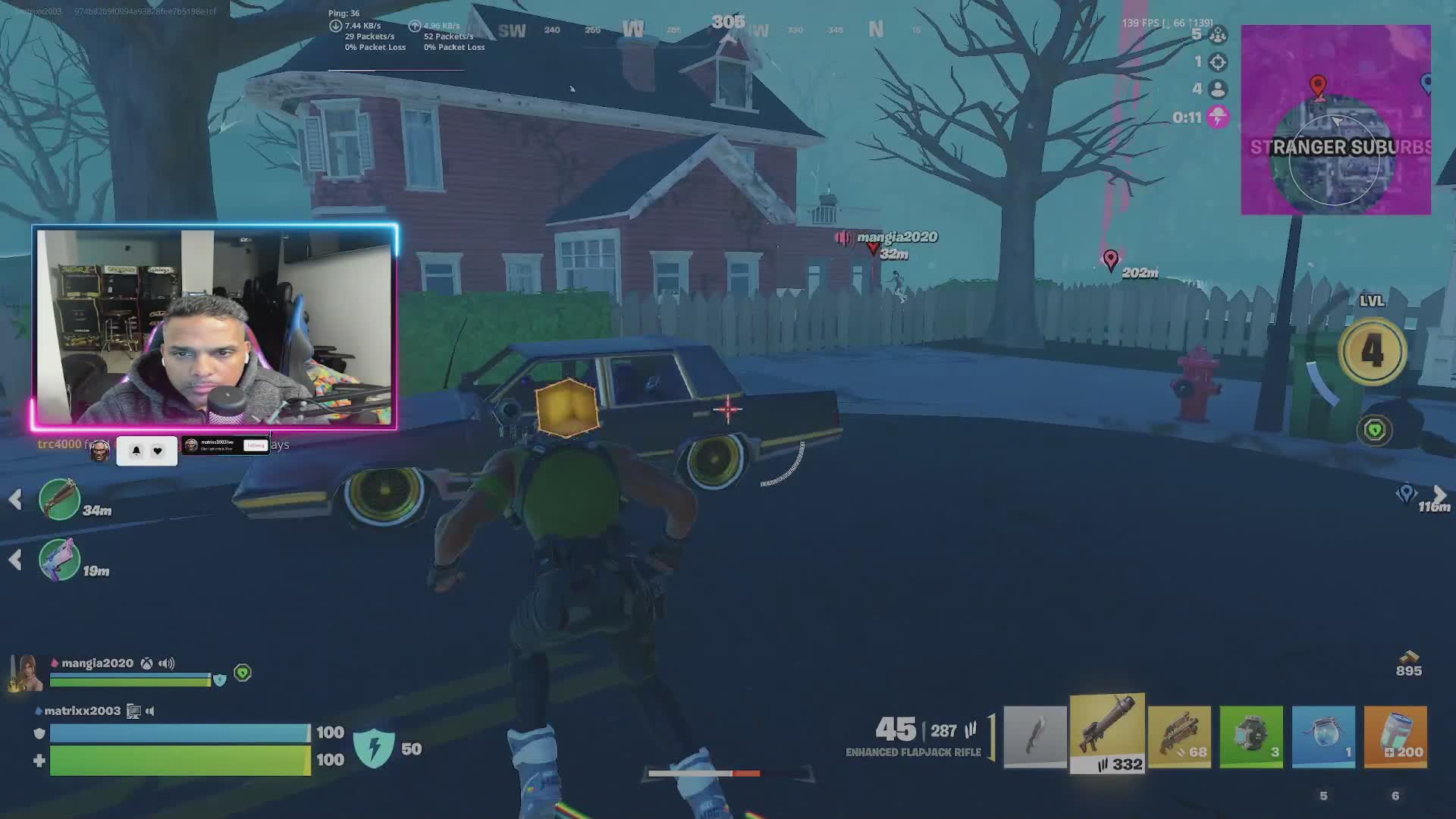Click the green hexagon badge beside teammate bar

pos(243,673)
